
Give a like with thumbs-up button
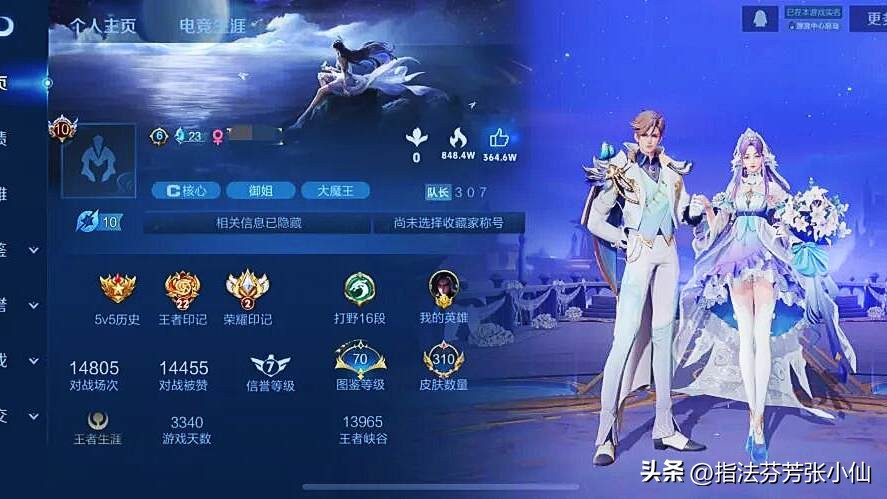click(x=499, y=138)
